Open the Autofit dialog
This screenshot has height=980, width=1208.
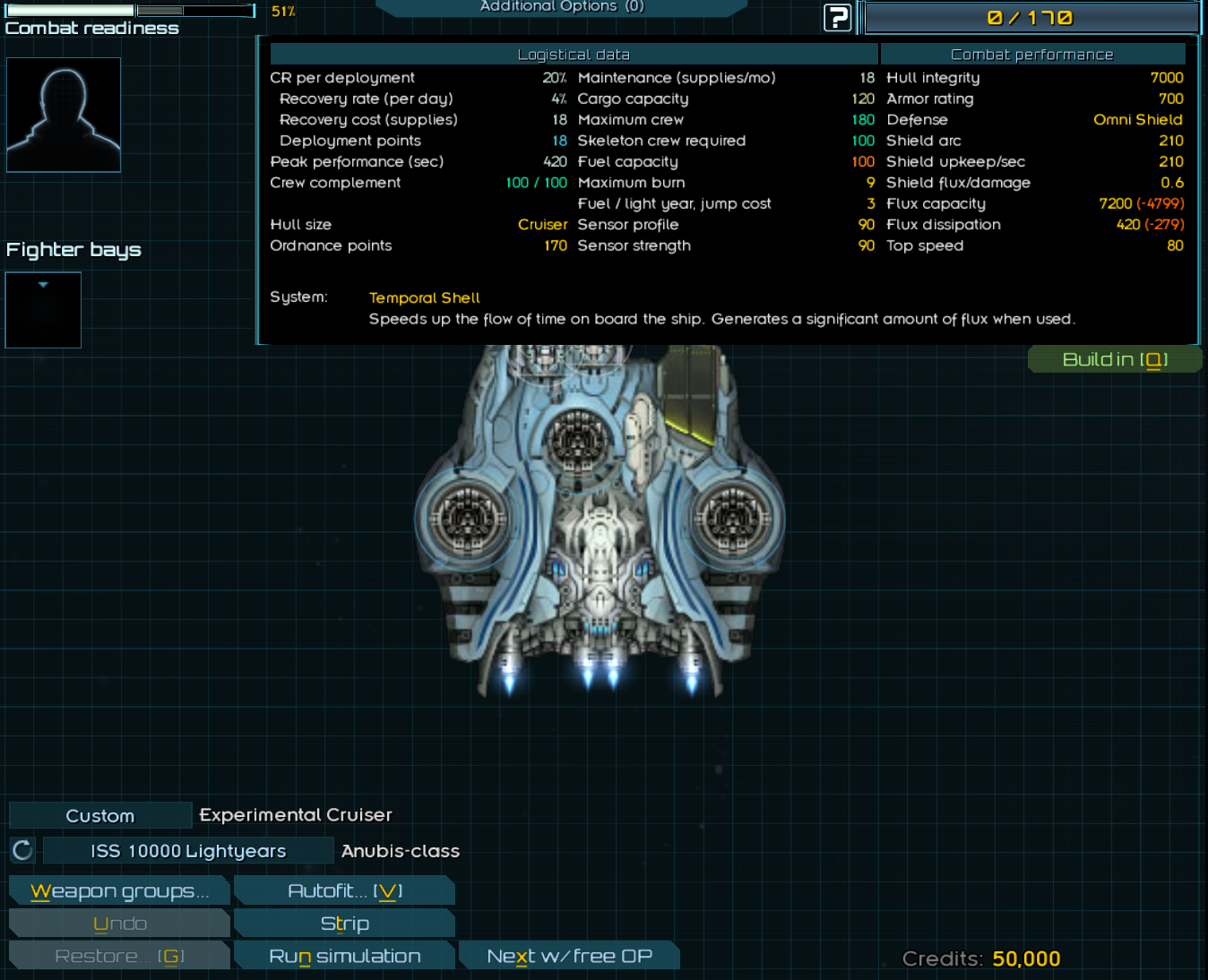tap(345, 891)
